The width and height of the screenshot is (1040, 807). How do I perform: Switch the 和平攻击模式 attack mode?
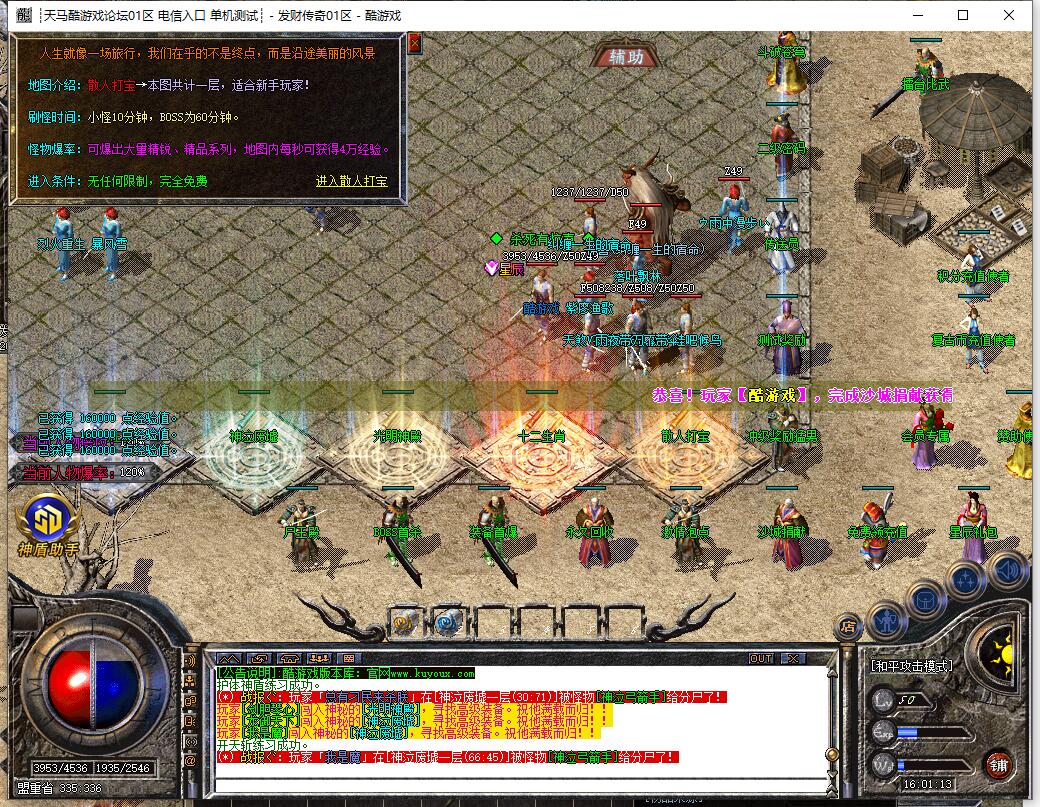[x=911, y=666]
